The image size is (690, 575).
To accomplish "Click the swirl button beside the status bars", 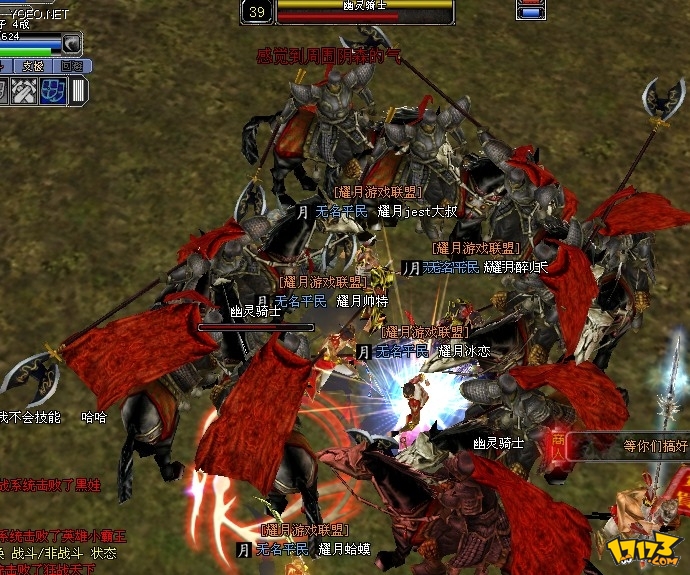I will tap(72, 43).
